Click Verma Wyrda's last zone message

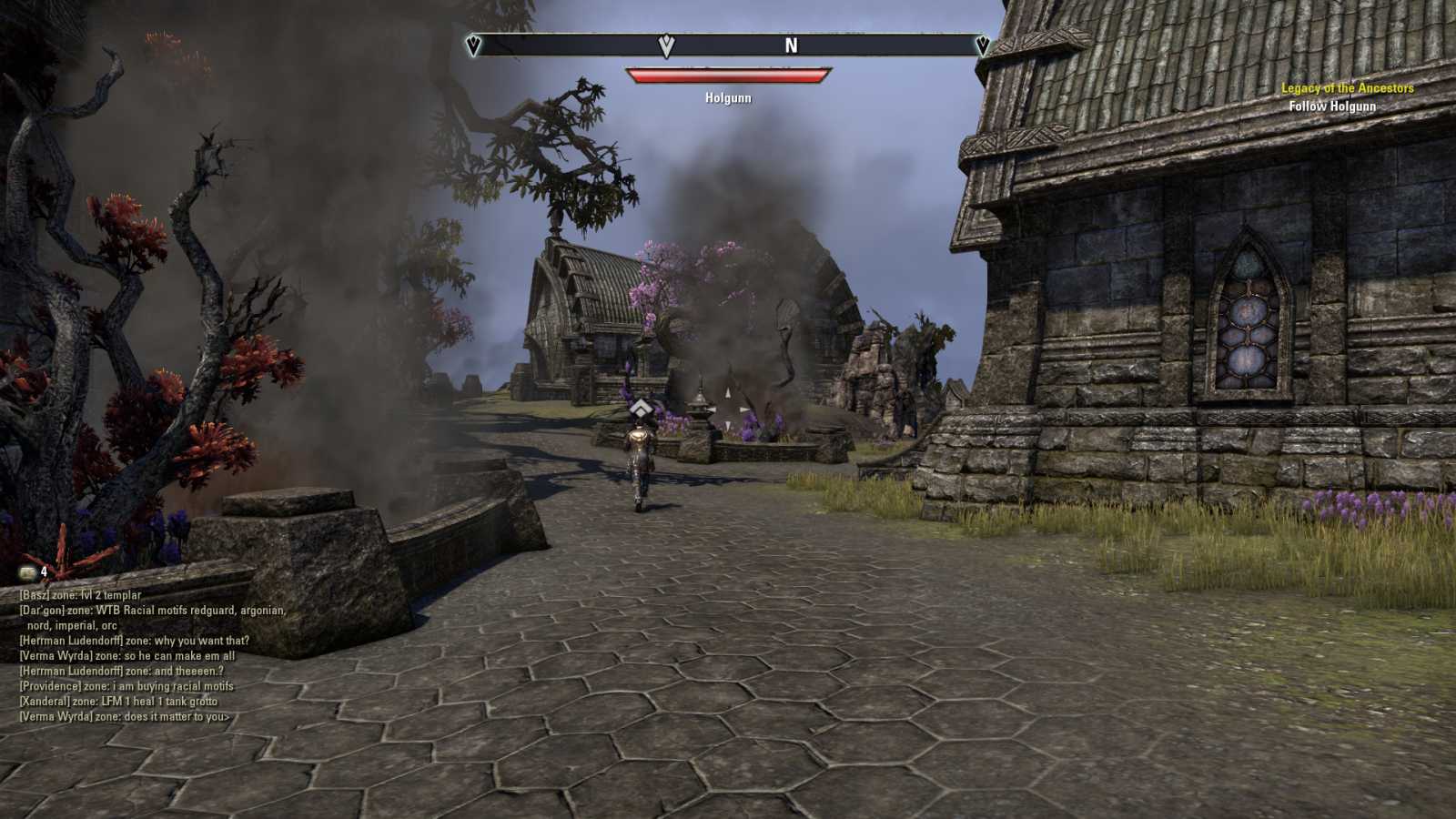pos(125,716)
